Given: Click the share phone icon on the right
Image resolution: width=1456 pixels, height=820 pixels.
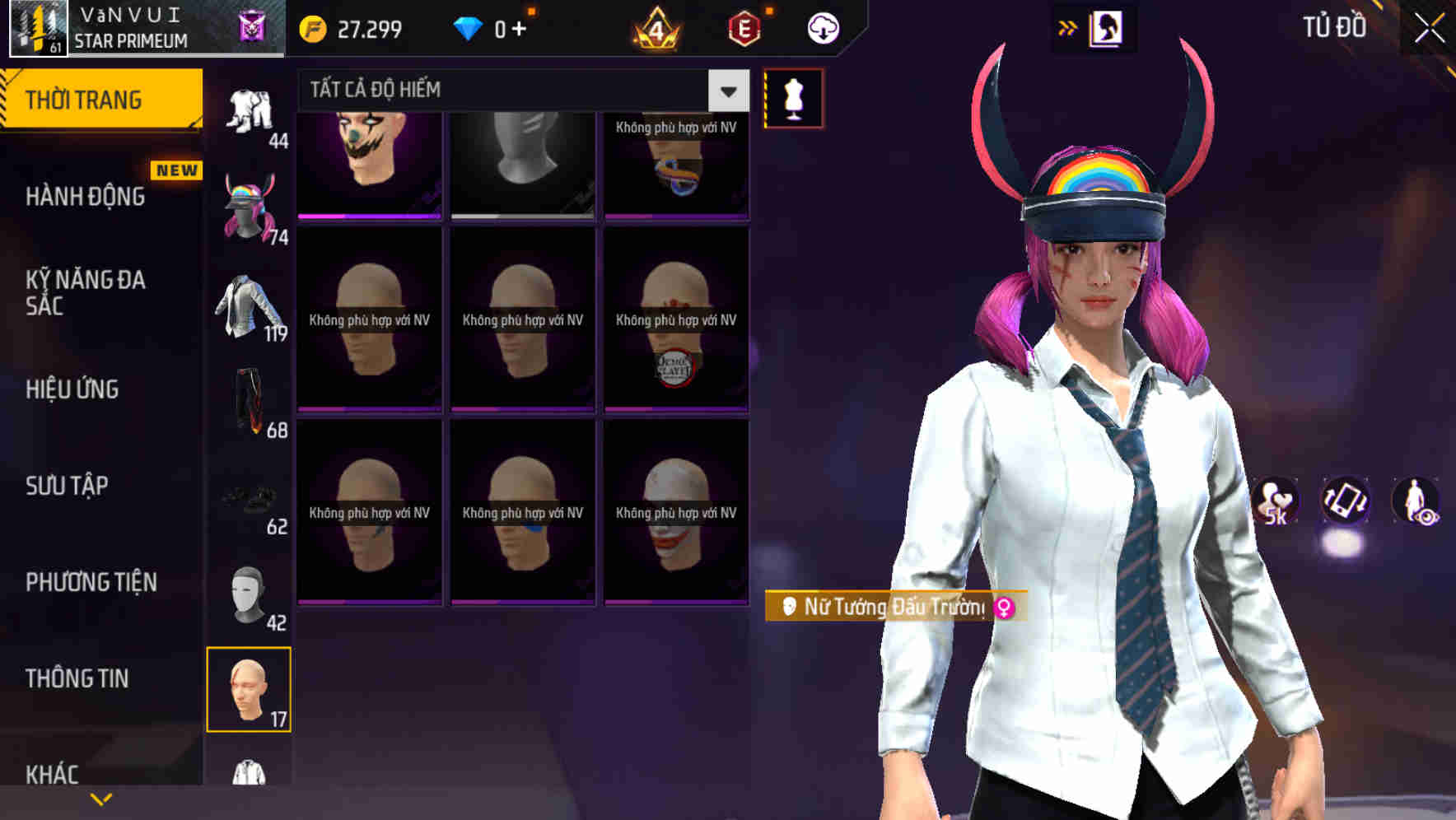Looking at the screenshot, I should coord(1344,502).
